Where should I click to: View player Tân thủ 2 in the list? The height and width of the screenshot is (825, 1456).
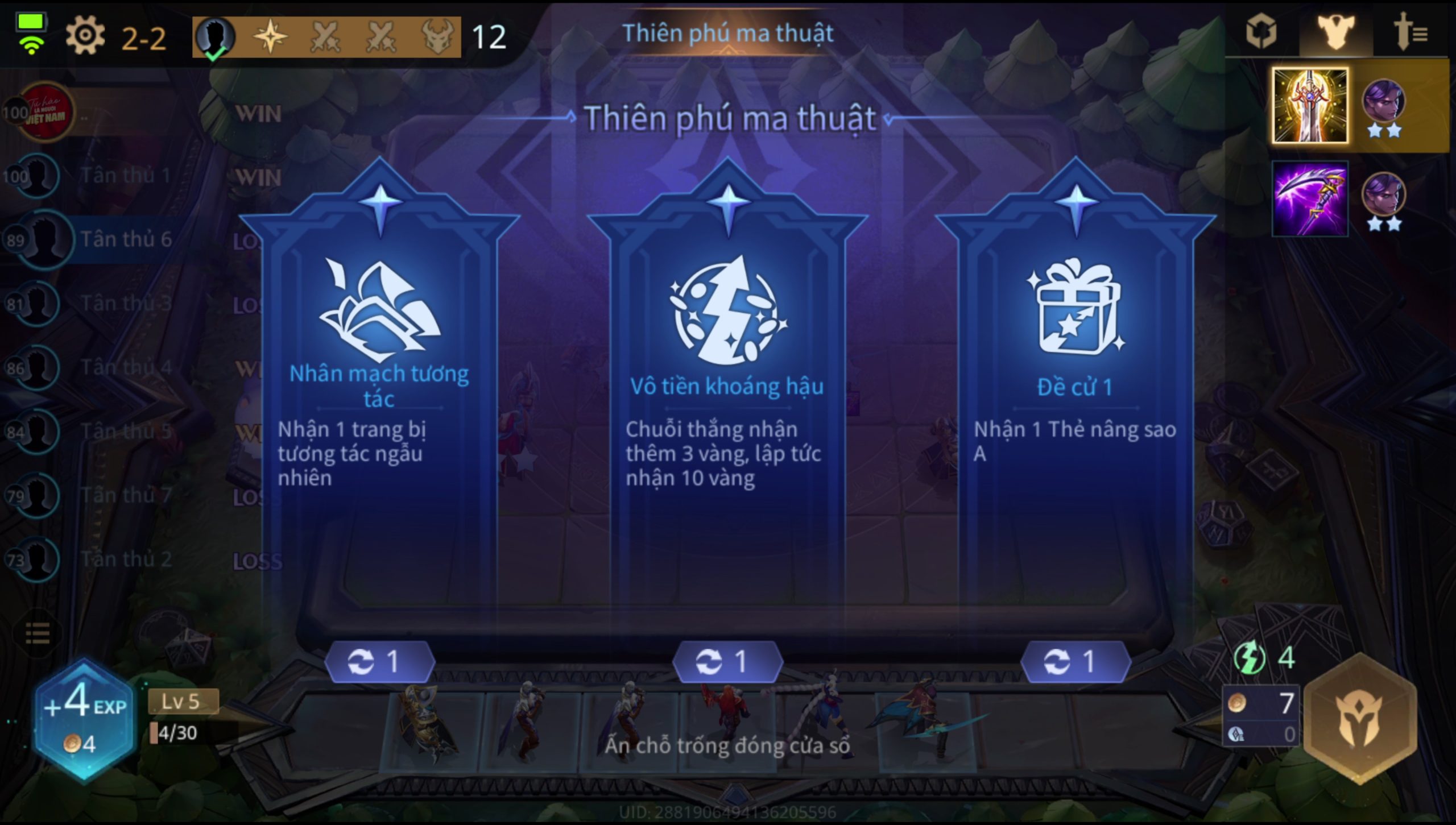(125, 559)
